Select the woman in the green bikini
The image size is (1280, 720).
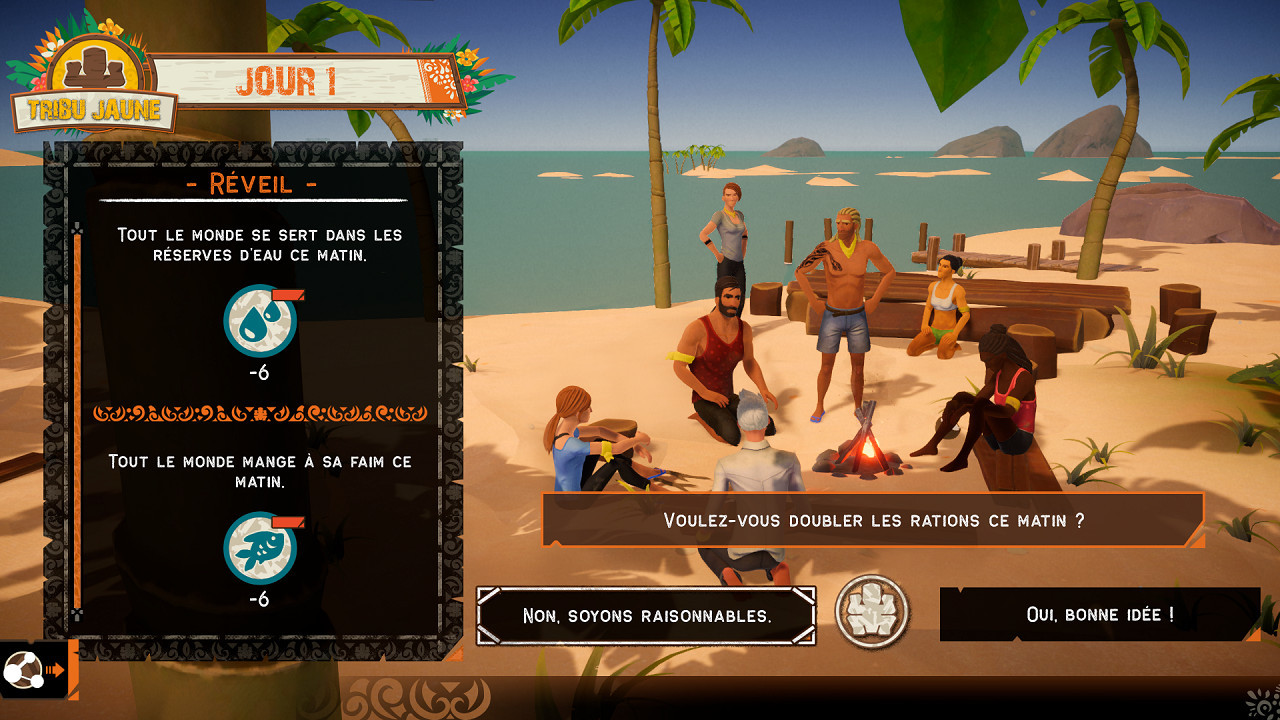tap(941, 310)
